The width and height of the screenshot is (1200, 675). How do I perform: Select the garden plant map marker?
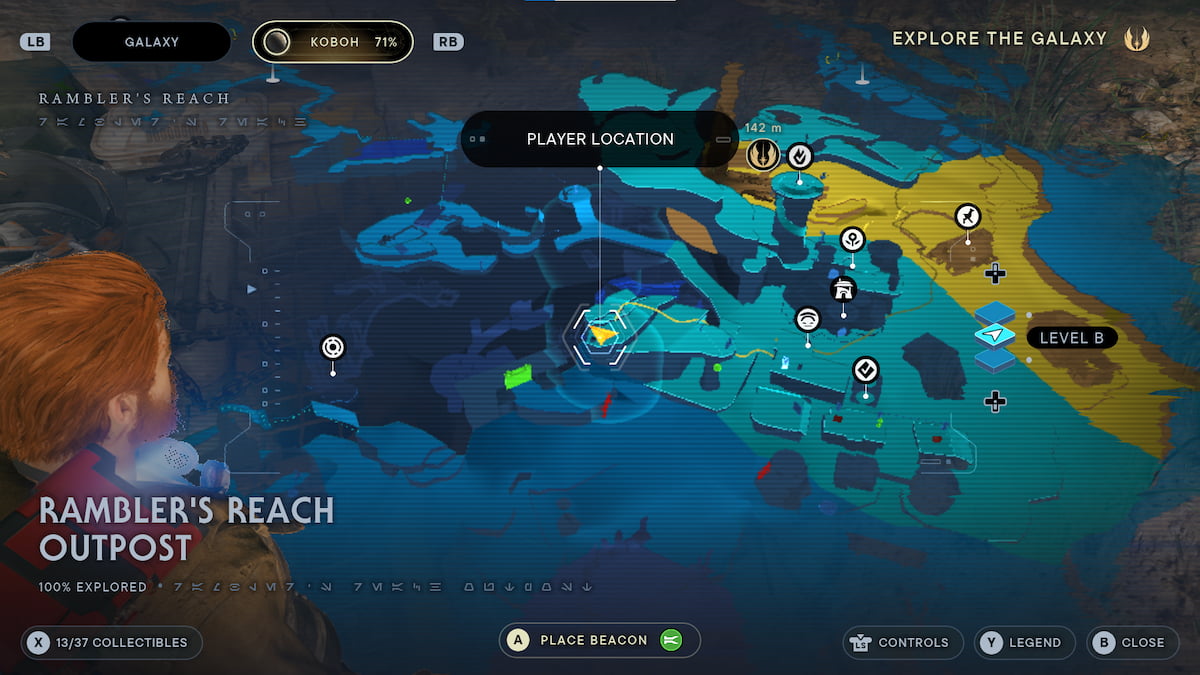852,239
